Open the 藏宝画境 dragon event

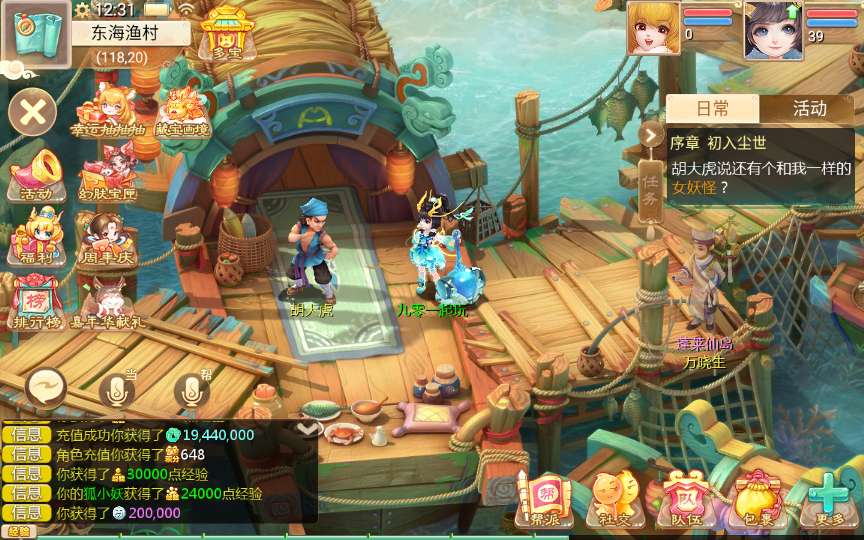[x=180, y=112]
